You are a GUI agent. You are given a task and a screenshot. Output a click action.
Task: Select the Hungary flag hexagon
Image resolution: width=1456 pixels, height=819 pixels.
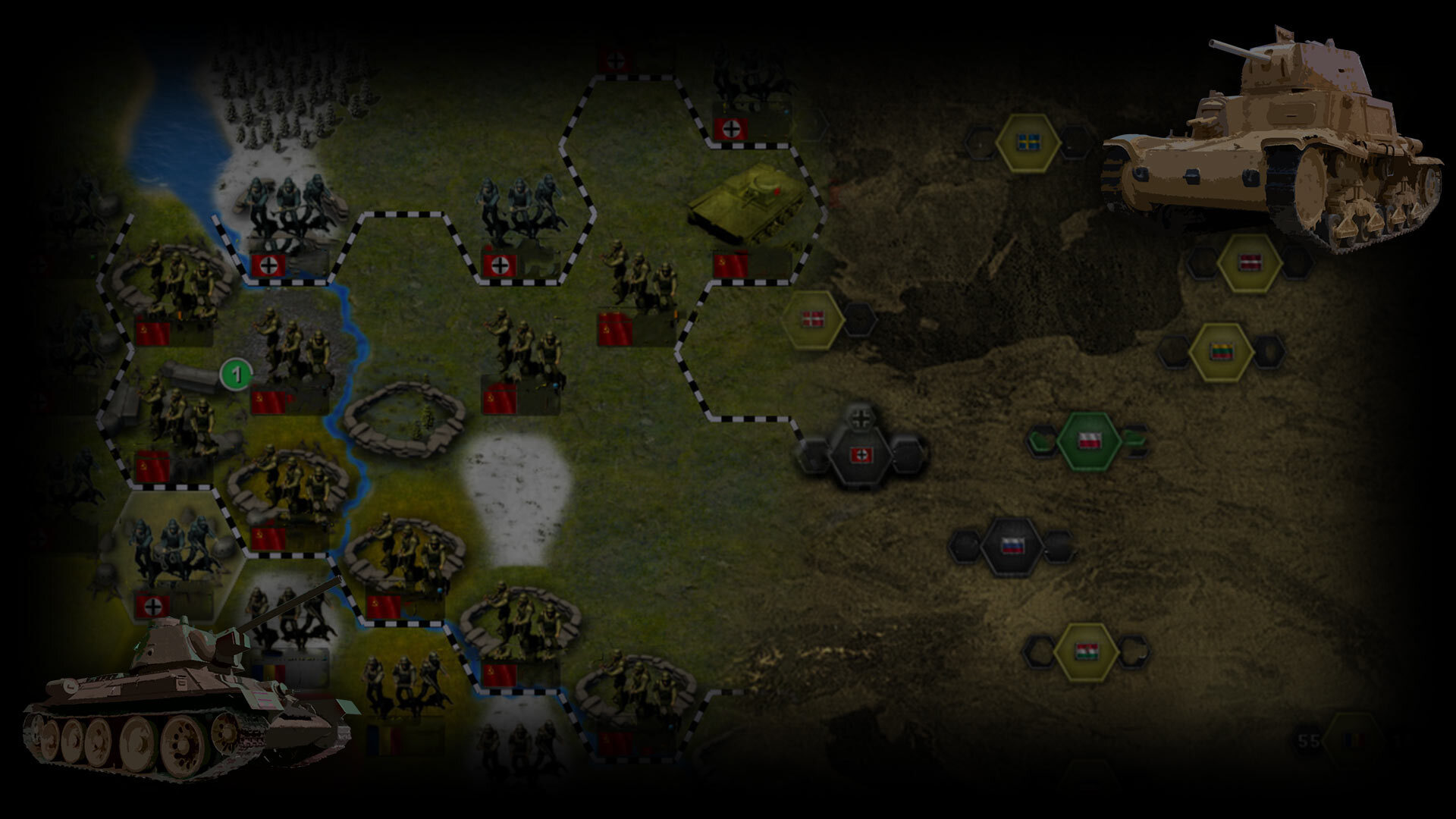[1086, 651]
